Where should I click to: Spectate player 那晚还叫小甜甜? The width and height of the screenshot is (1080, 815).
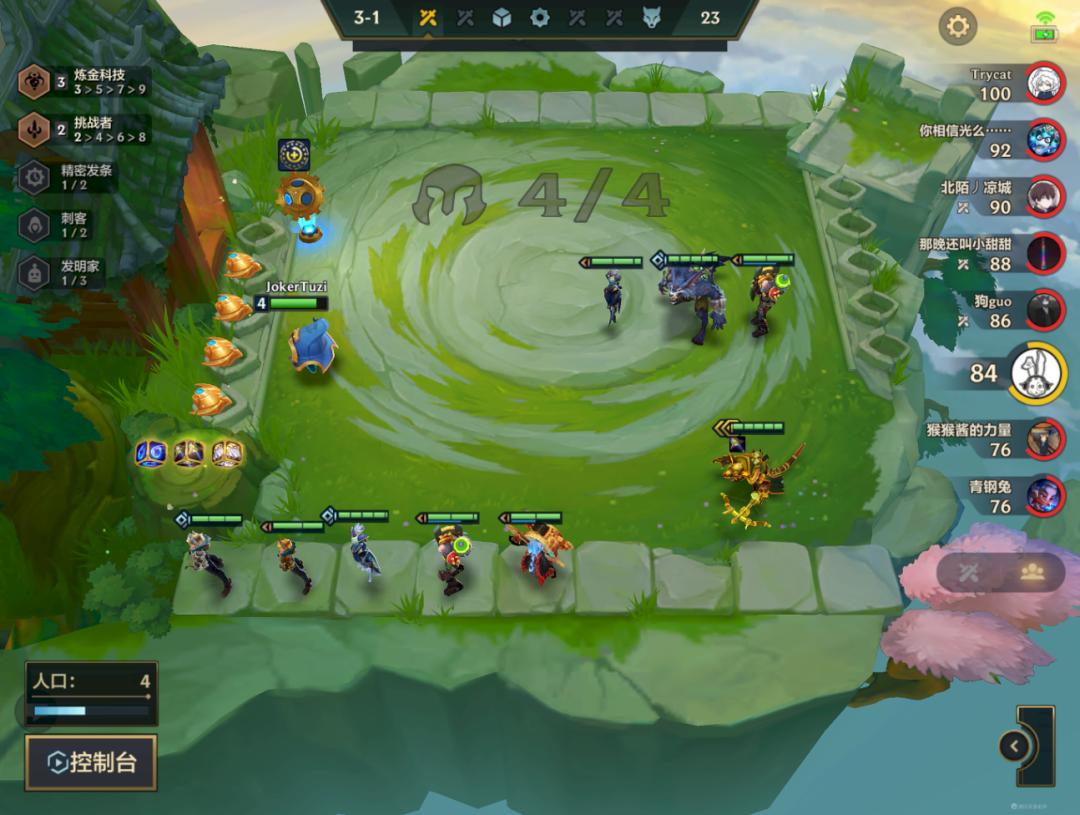(1045, 253)
